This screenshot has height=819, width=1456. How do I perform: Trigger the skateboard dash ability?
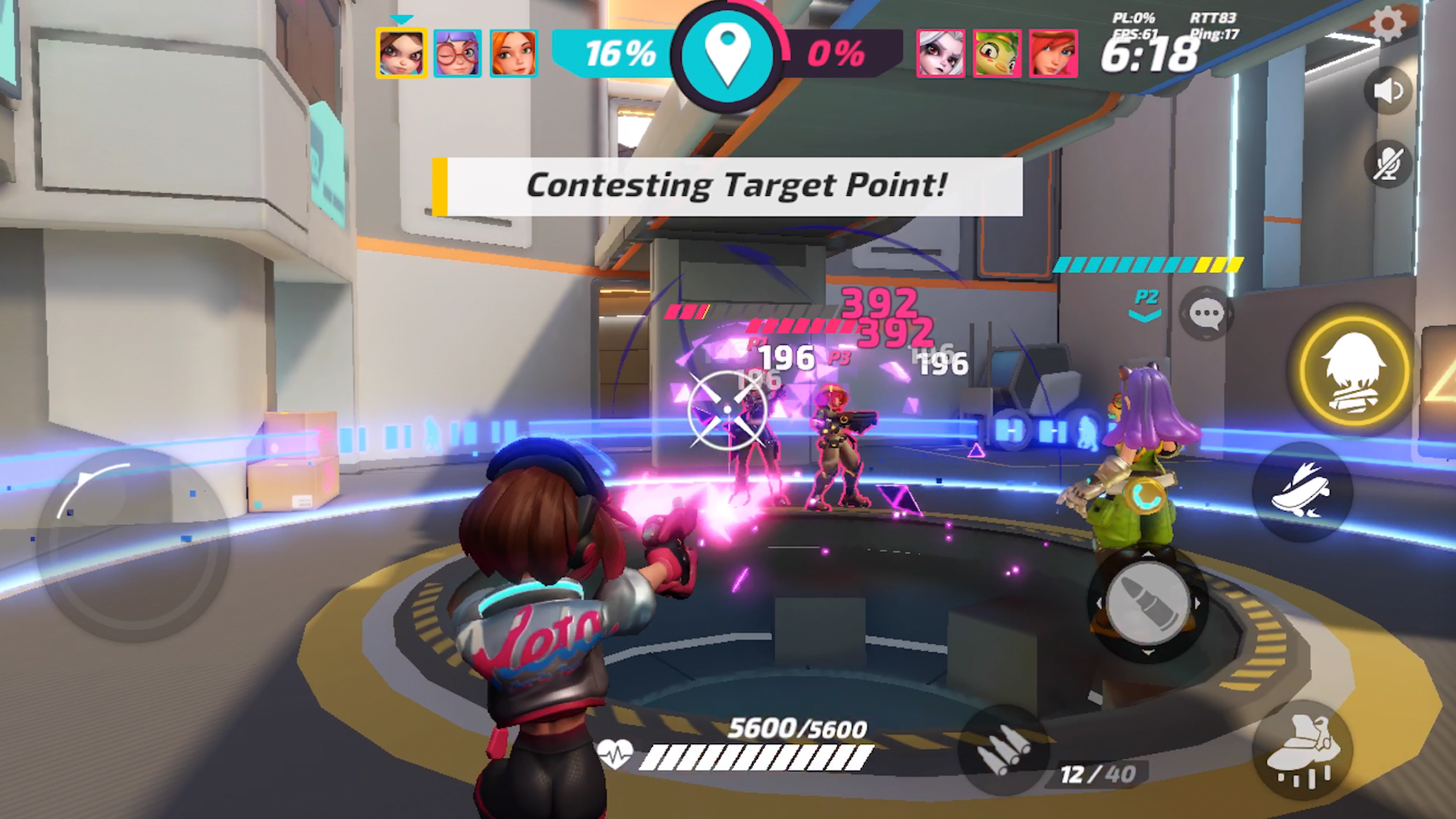[1302, 491]
